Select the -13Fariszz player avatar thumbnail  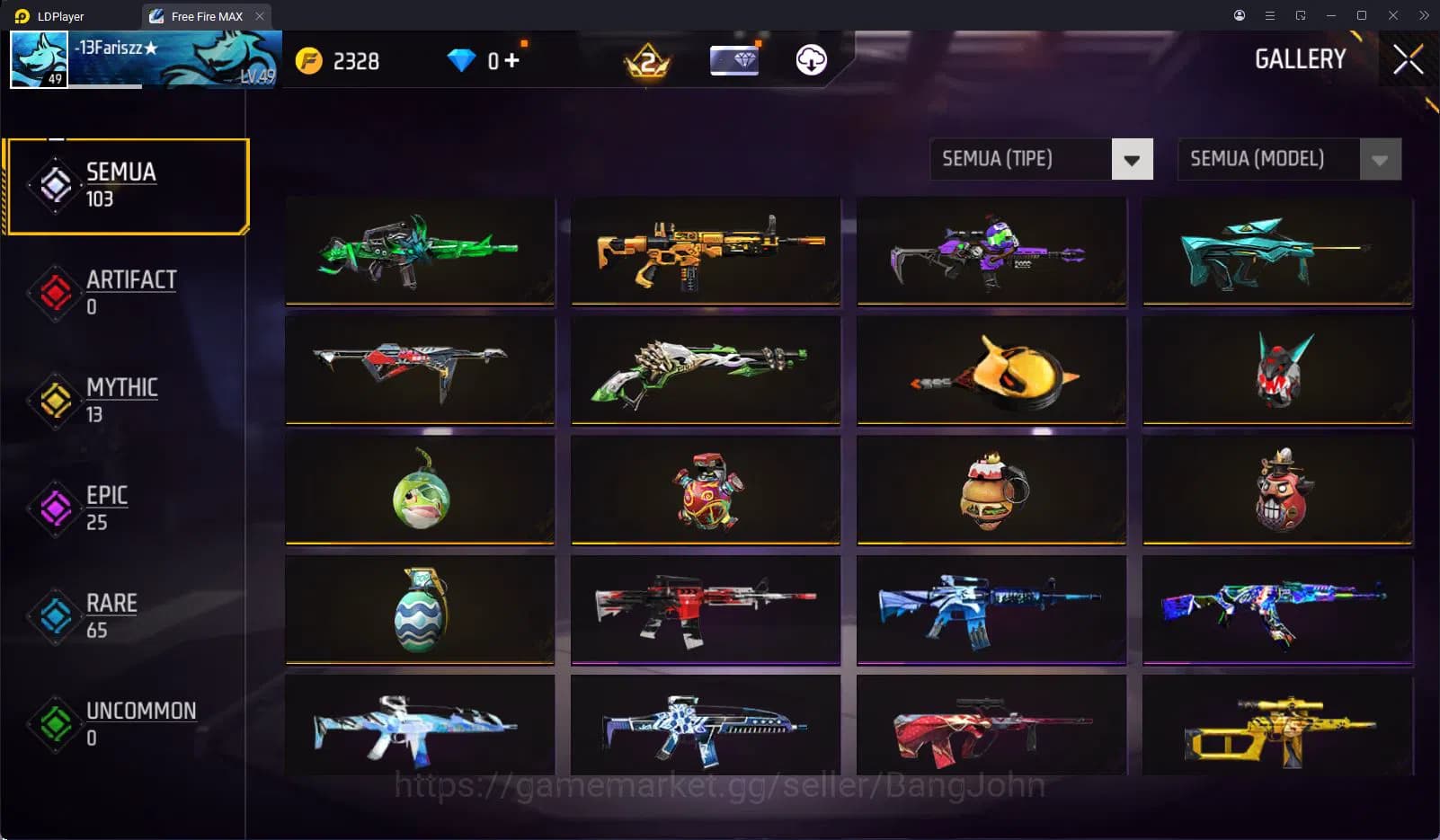40,60
